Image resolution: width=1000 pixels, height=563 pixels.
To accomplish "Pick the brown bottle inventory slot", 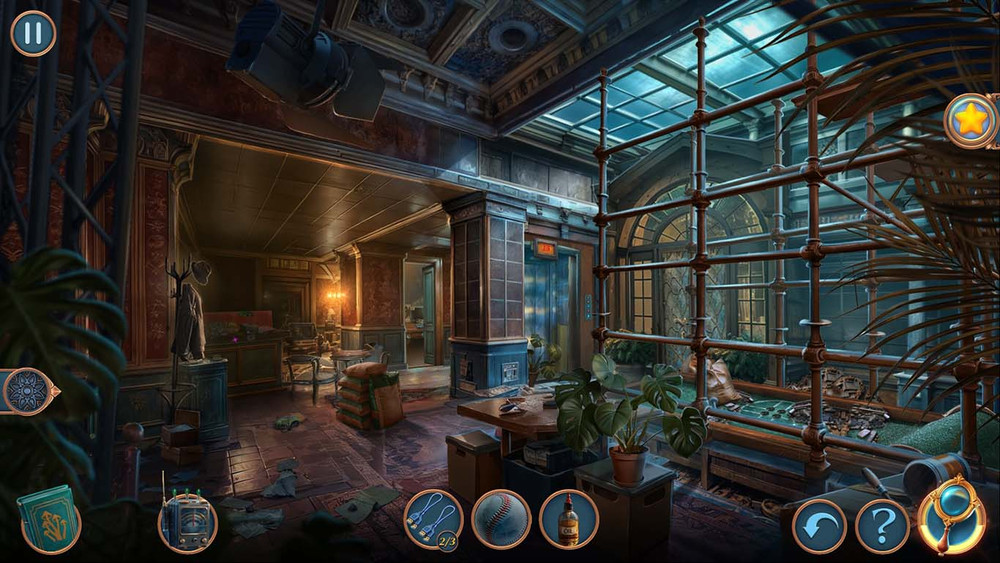I will coord(569,519).
